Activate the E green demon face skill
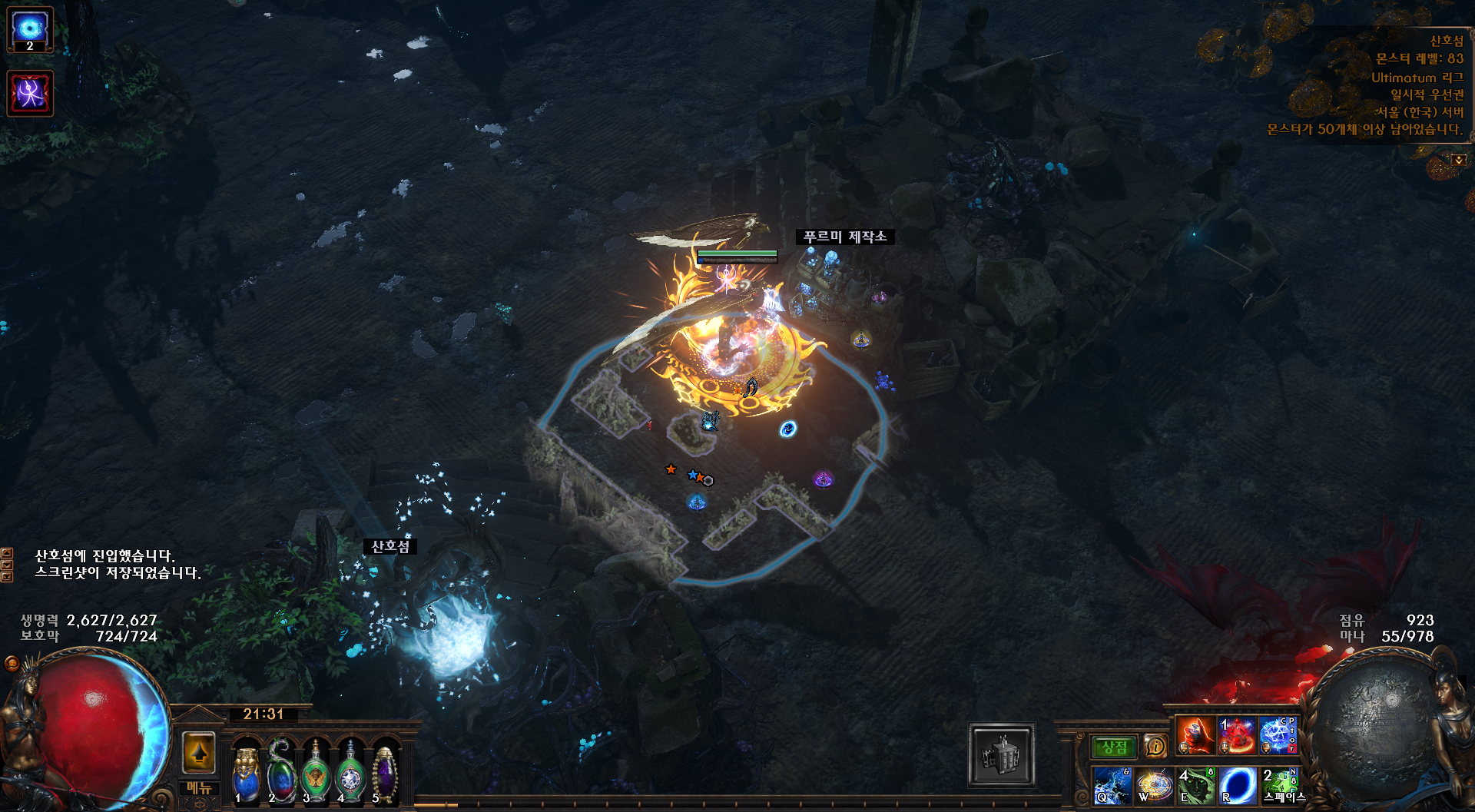Image resolution: width=1475 pixels, height=812 pixels. pyautogui.click(x=1196, y=785)
